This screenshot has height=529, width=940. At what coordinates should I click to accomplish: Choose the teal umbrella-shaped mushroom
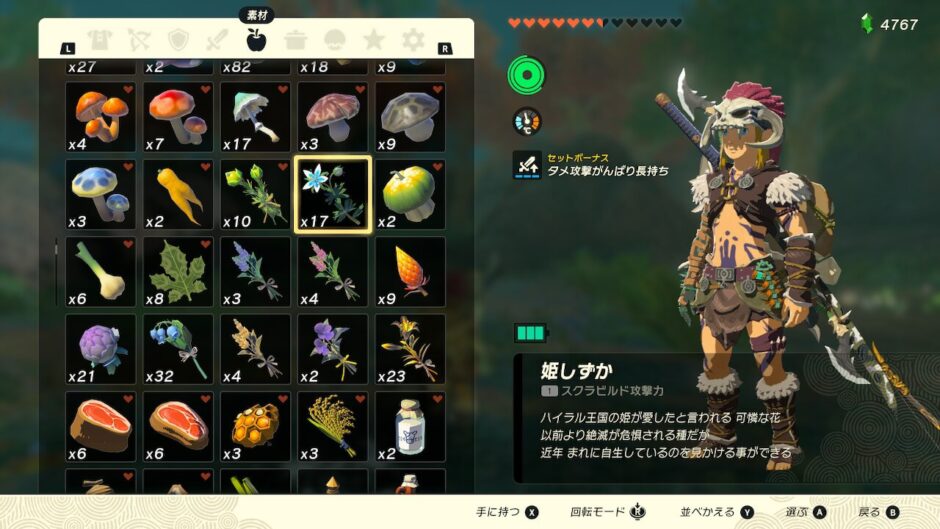pyautogui.click(x=255, y=116)
